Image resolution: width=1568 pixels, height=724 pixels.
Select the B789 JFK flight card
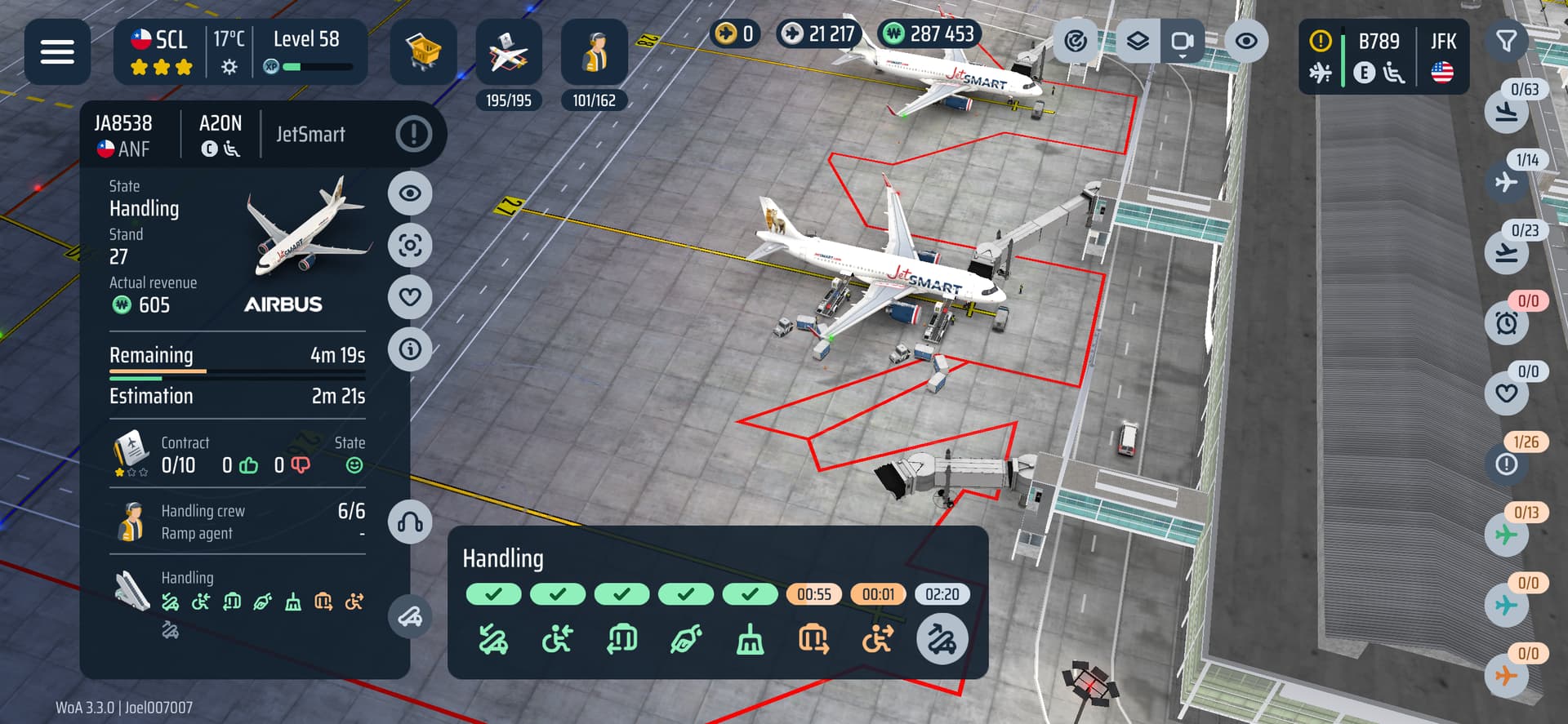coord(1383,57)
